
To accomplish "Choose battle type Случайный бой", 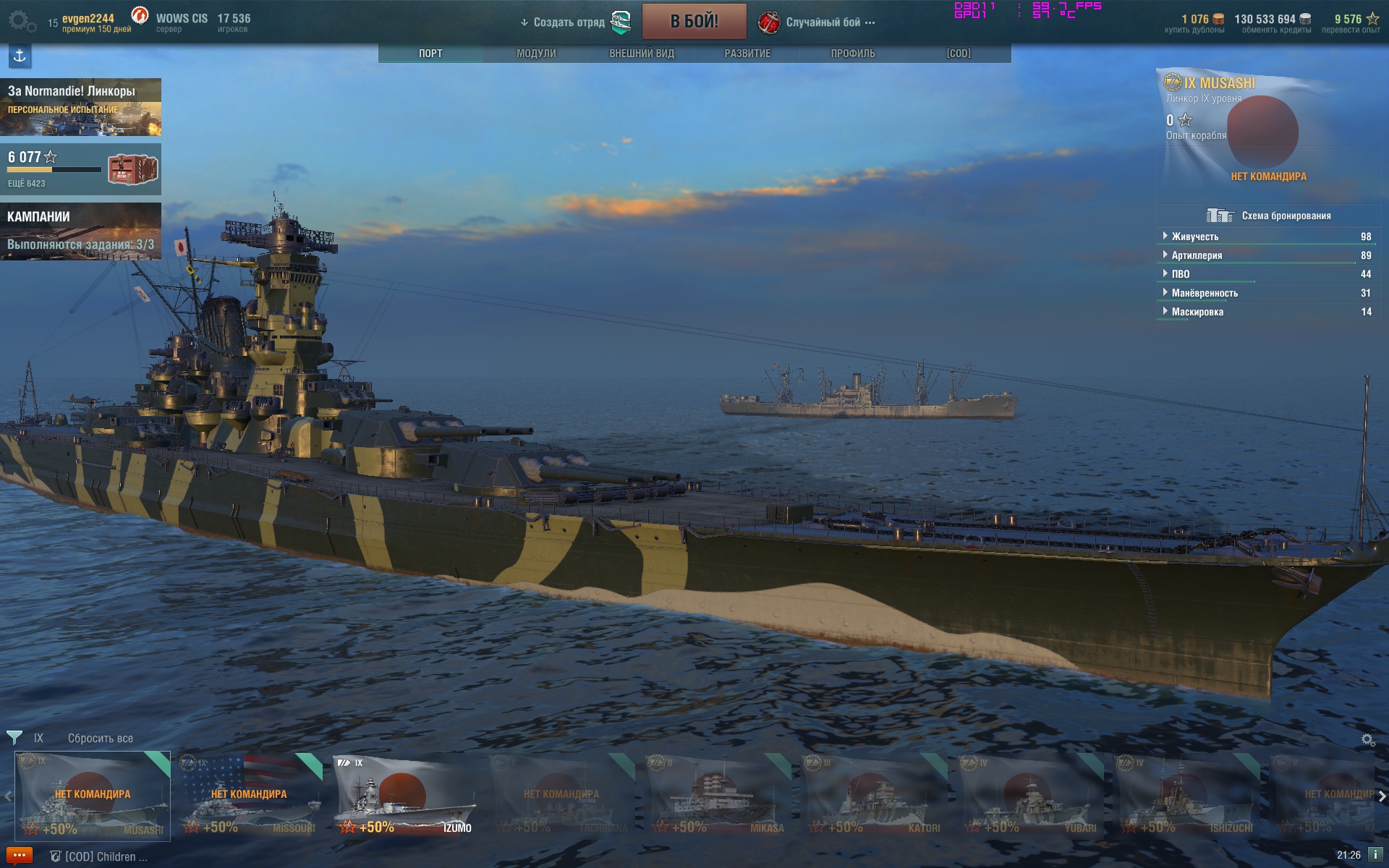I will (x=823, y=22).
